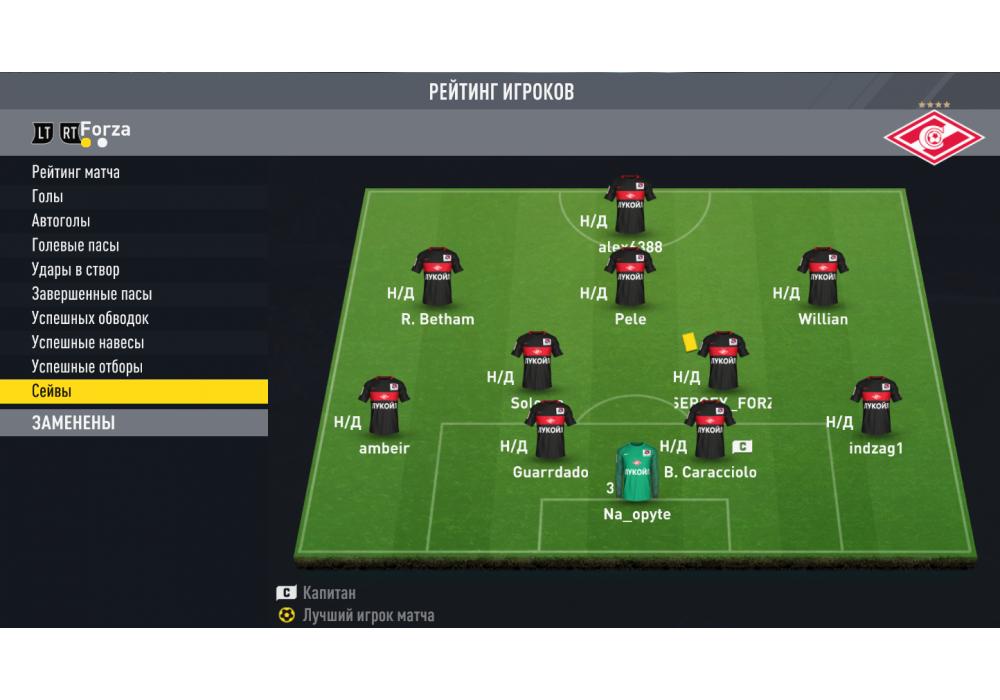Choose R. Betham's shirt
The image size is (1000, 700).
click(x=437, y=277)
